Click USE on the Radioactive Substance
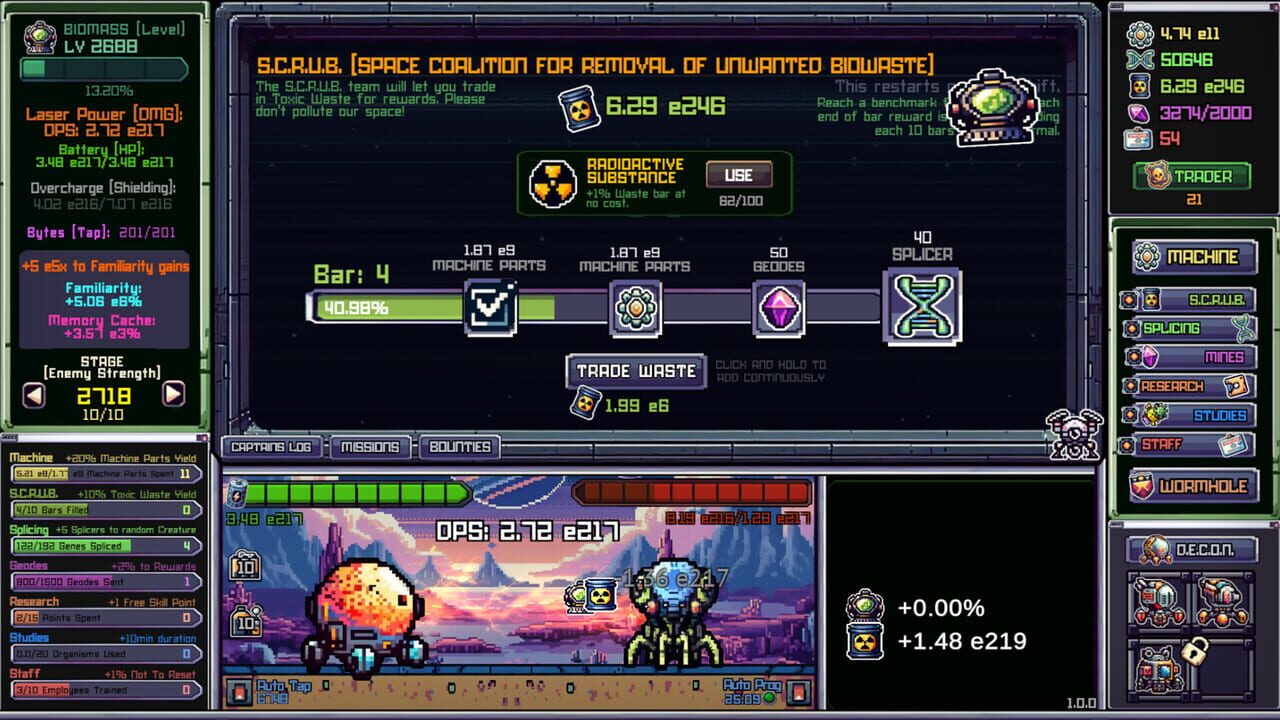The height and width of the screenshot is (720, 1280). tap(737, 174)
